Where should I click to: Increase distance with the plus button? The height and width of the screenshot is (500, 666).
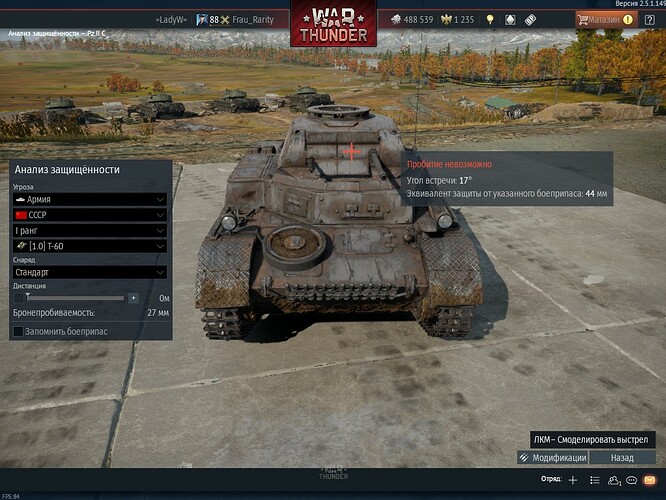[132, 297]
